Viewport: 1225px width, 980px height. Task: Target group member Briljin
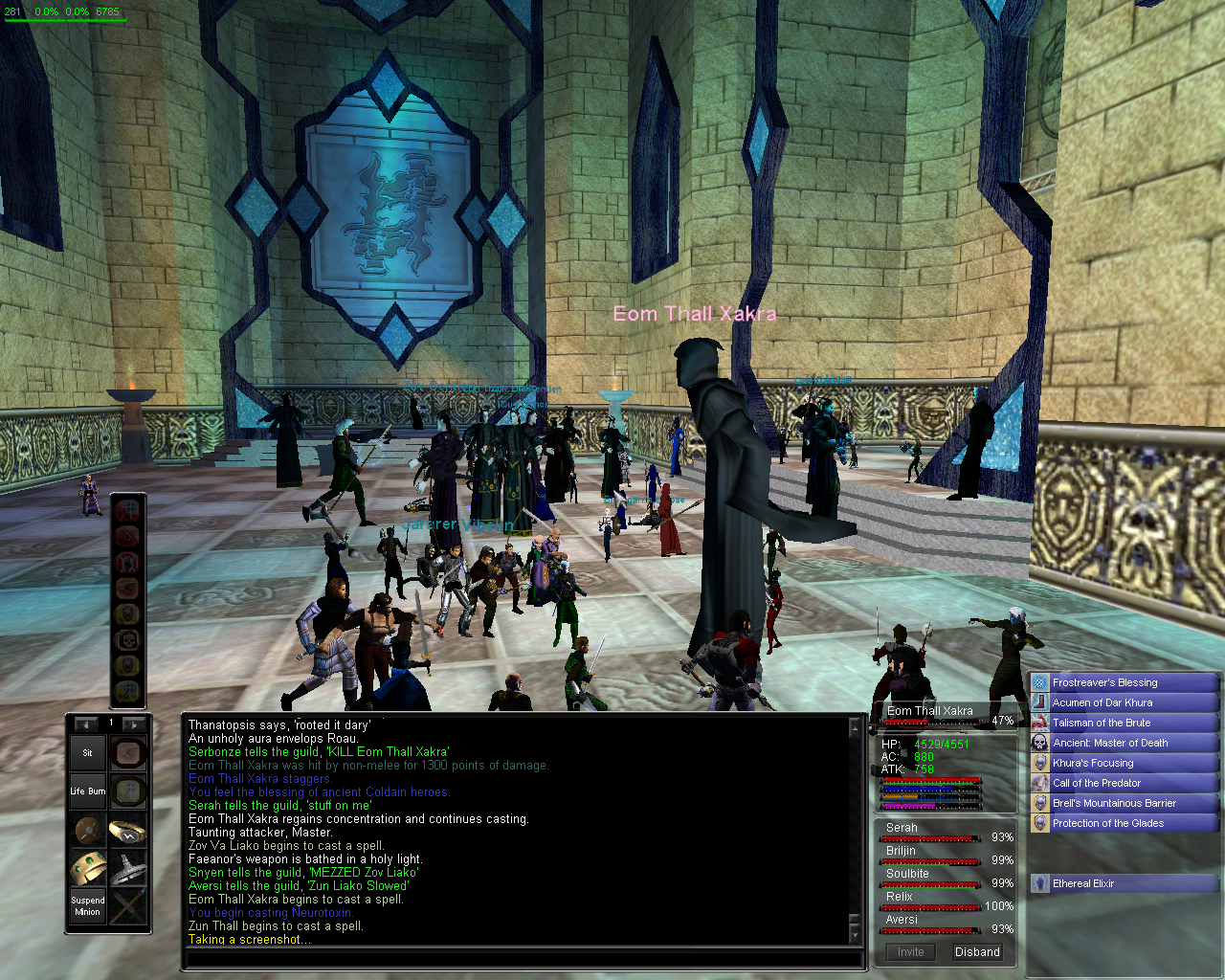point(901,851)
